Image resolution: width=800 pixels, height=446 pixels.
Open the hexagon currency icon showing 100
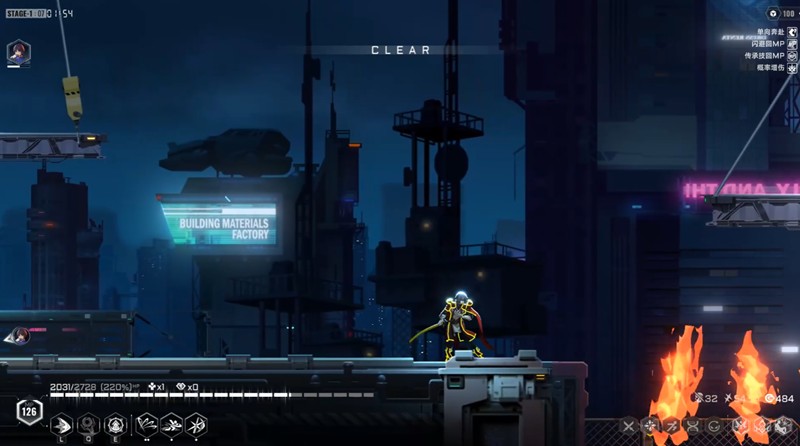tap(773, 14)
